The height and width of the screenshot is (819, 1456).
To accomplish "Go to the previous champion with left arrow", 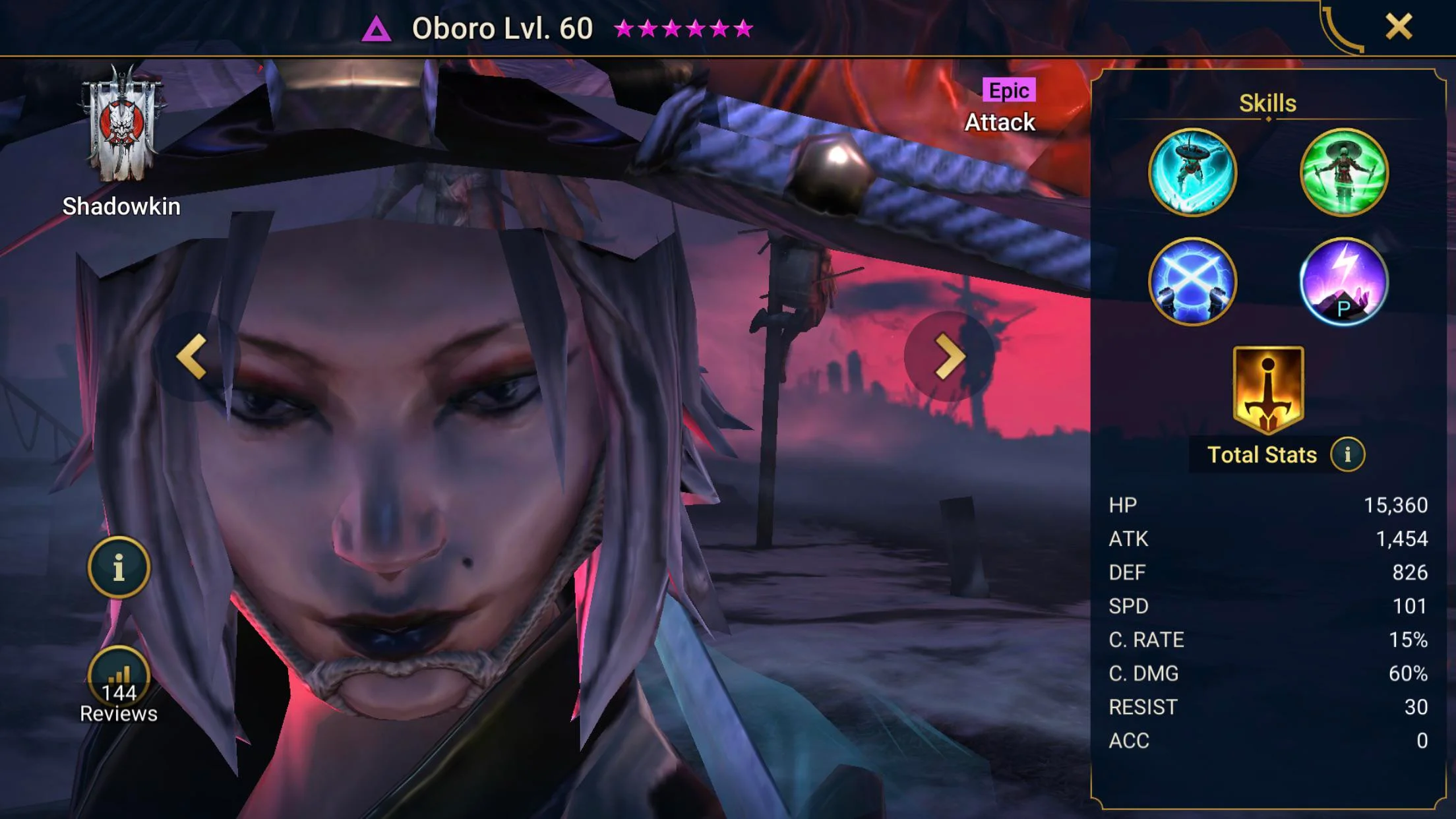I will 192,357.
